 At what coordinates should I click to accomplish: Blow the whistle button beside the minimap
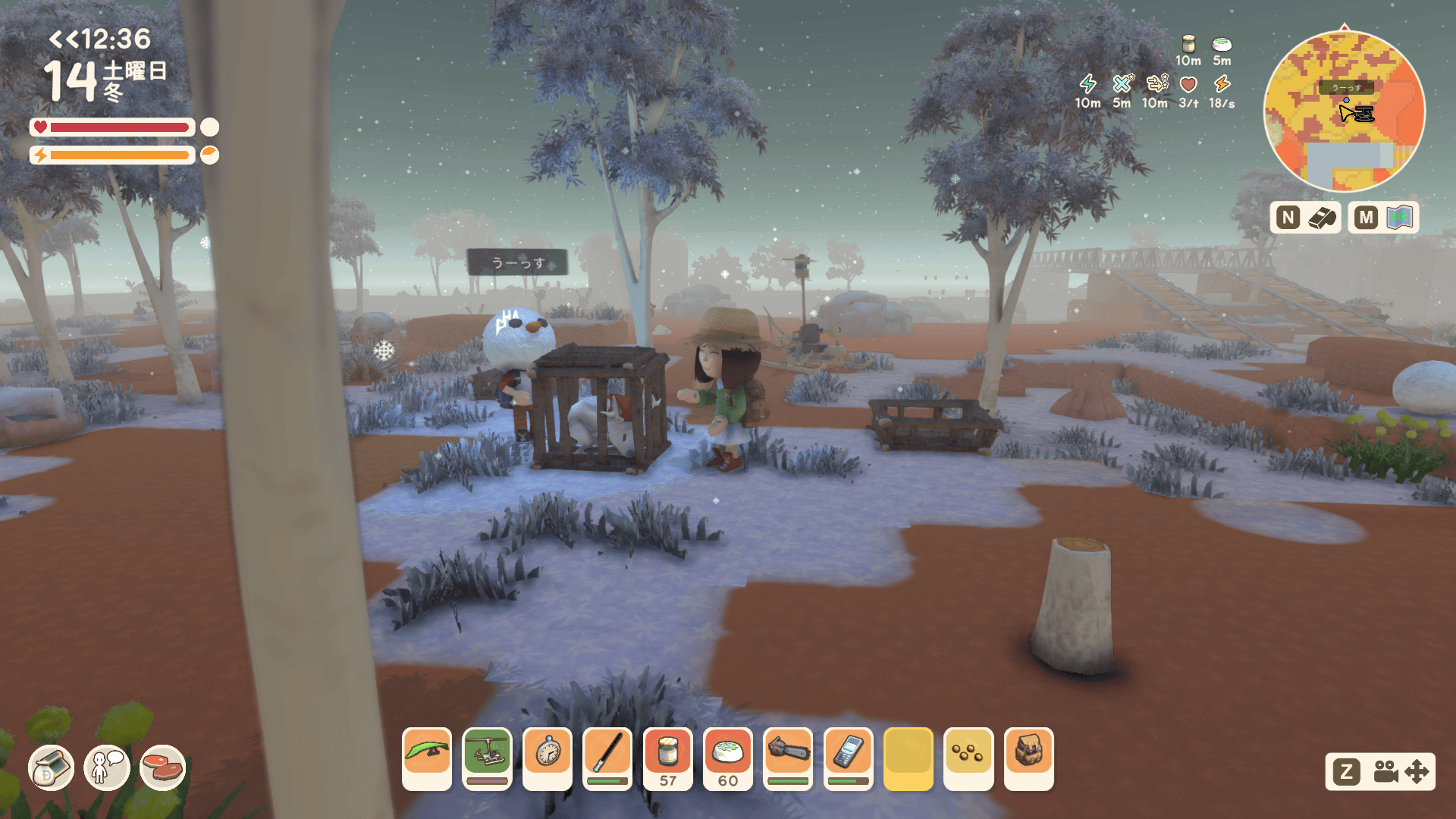coord(1306,218)
